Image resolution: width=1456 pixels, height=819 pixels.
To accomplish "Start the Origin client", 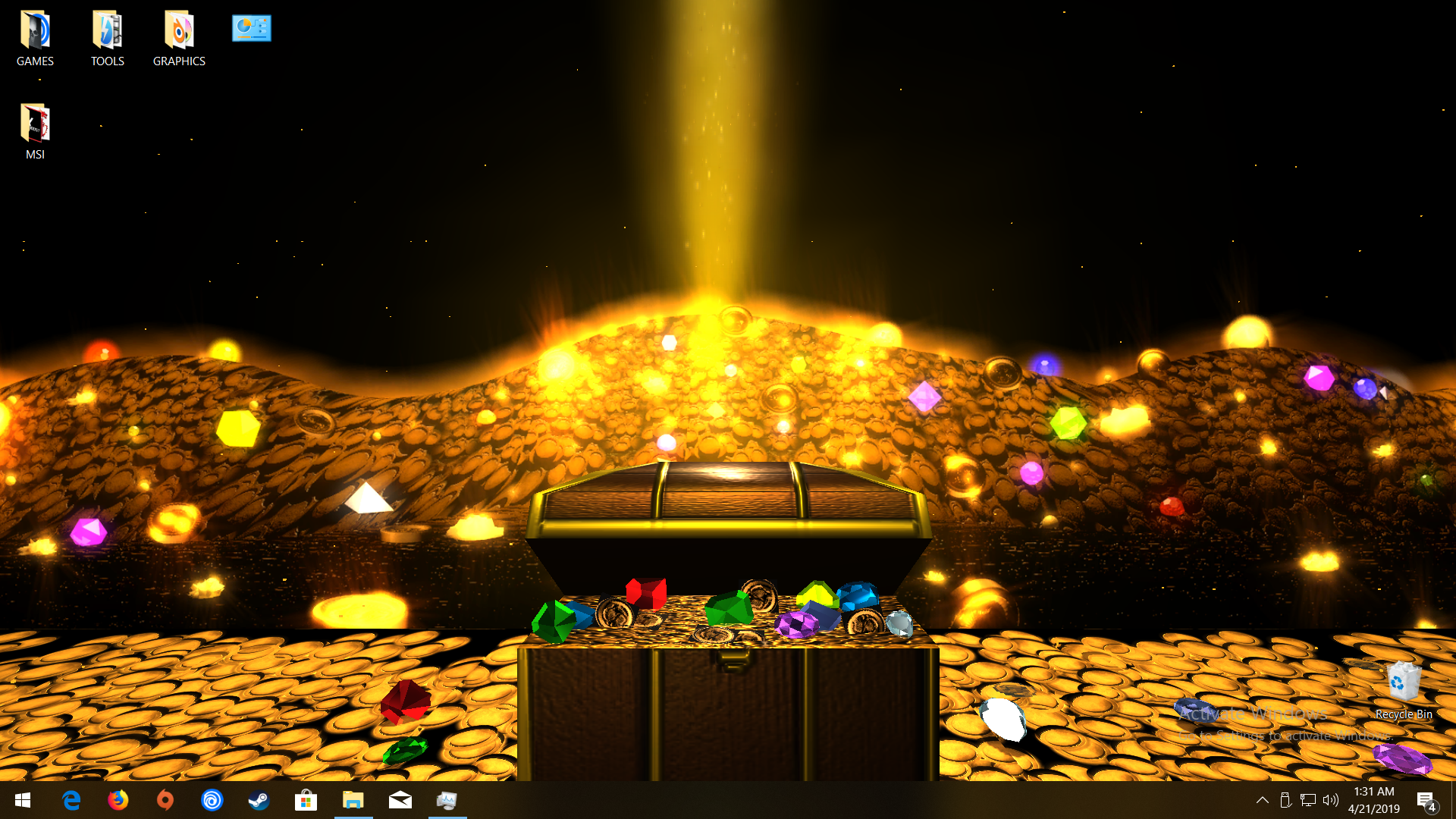I will click(x=165, y=801).
